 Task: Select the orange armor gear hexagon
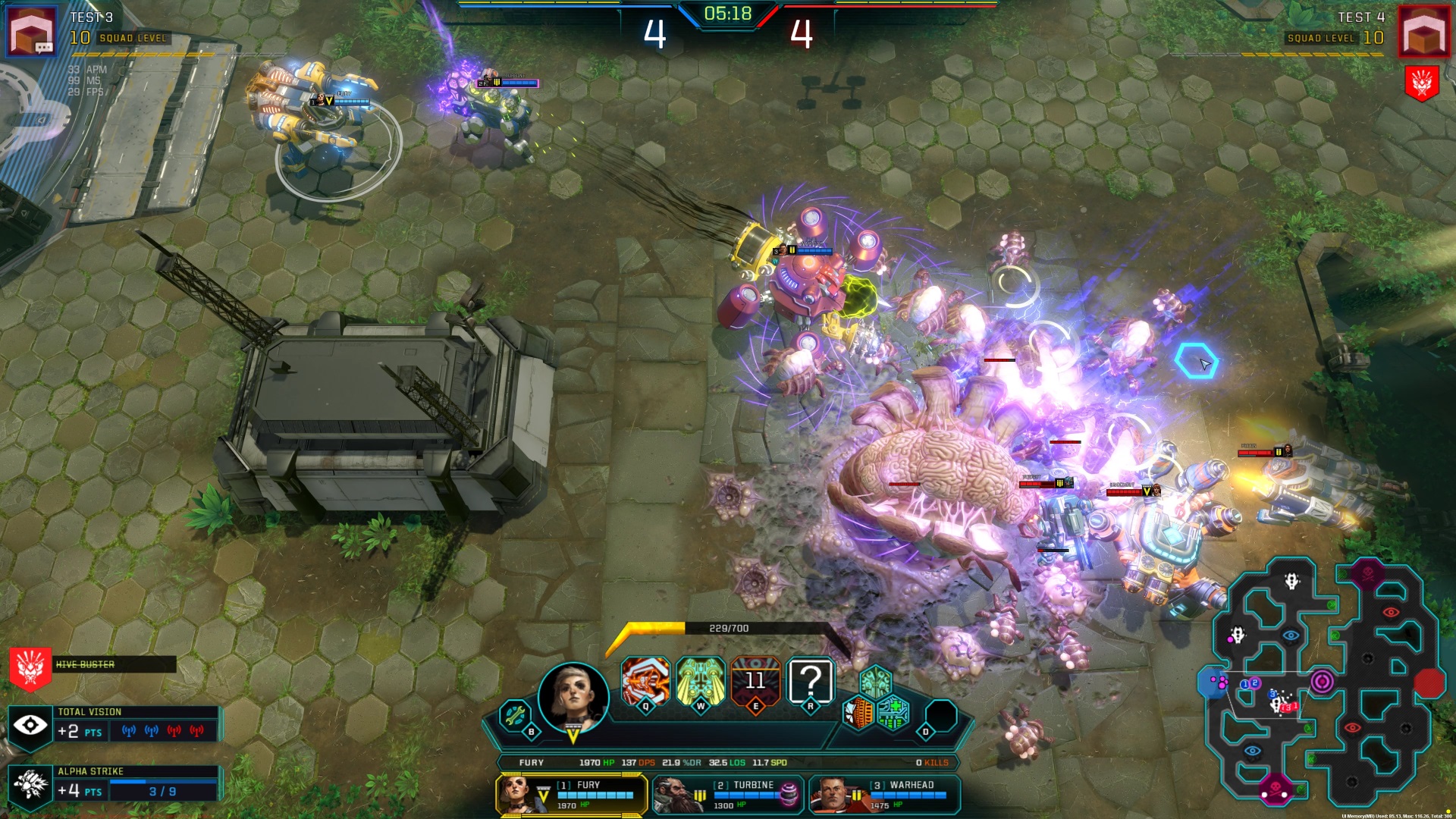click(859, 714)
